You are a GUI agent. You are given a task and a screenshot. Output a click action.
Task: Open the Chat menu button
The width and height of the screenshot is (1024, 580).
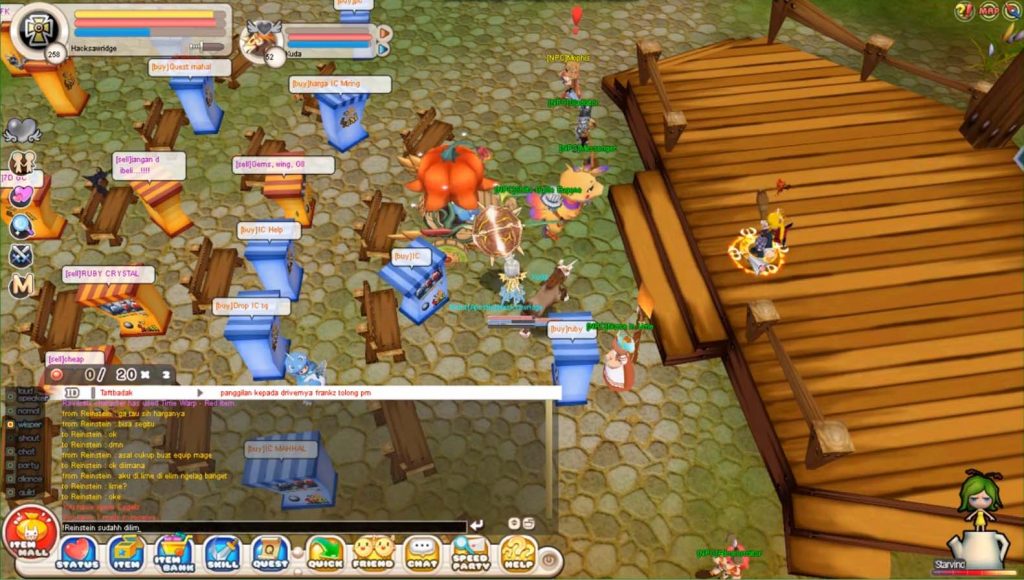(422, 554)
